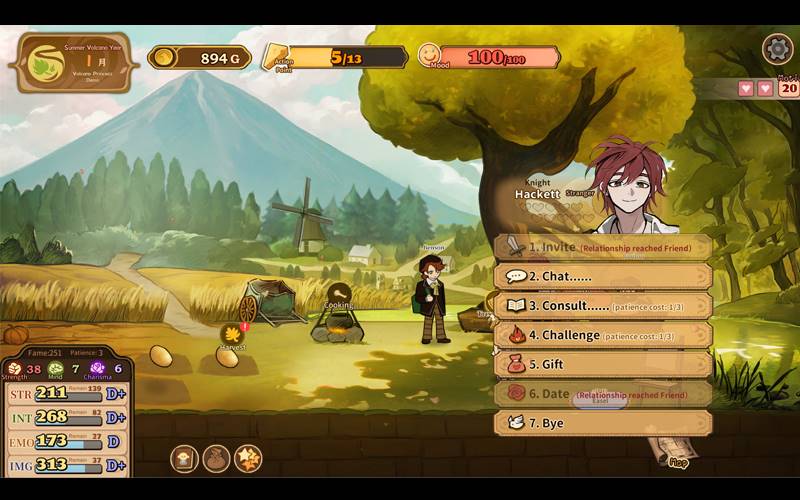Select Chat with Hackett
This screenshot has width=800, height=500.
(x=603, y=276)
